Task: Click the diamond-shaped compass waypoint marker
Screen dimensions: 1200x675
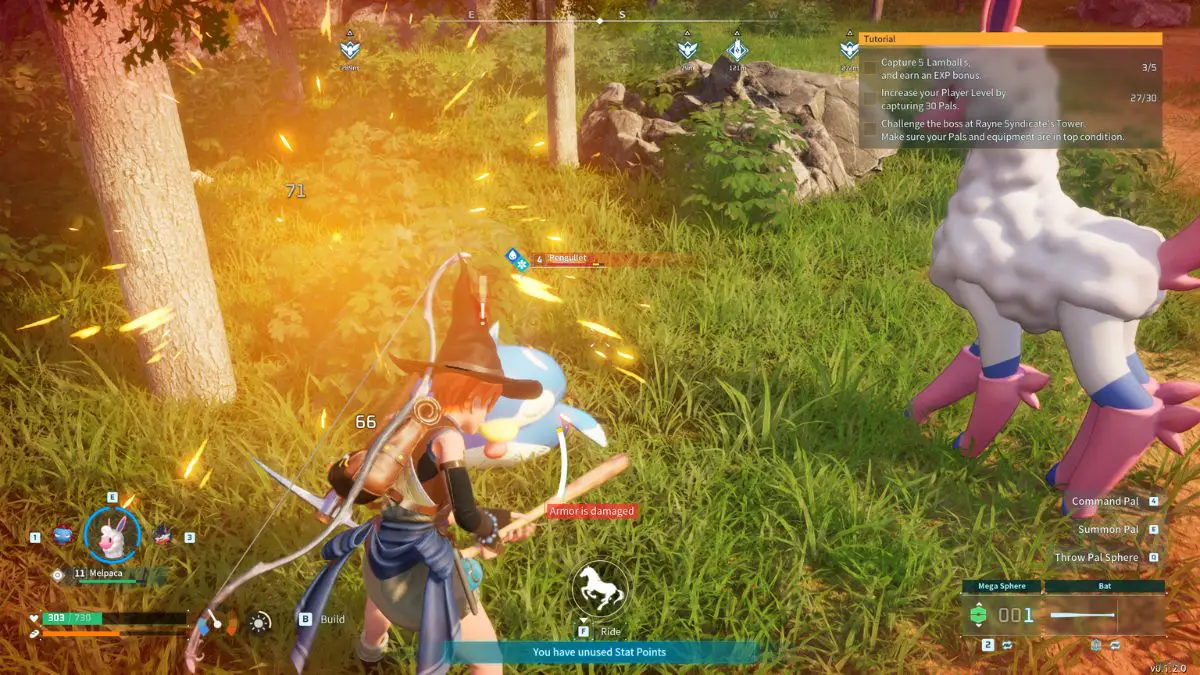Action: [737, 50]
